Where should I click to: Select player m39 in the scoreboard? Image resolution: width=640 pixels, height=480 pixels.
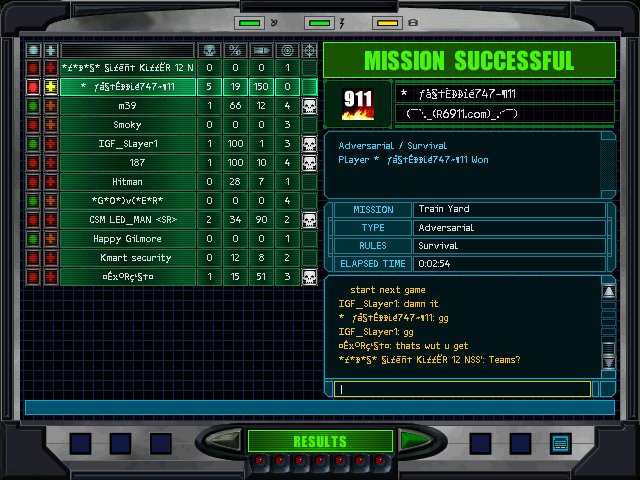pos(127,106)
